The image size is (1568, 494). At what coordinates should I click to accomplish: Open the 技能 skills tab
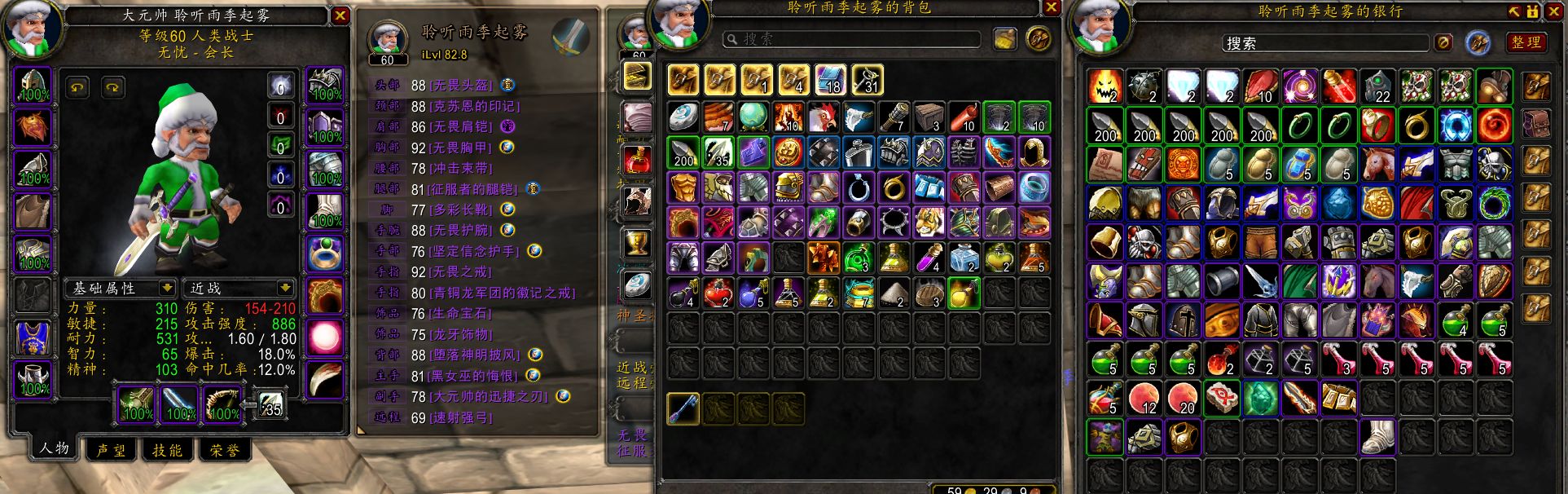[167, 450]
